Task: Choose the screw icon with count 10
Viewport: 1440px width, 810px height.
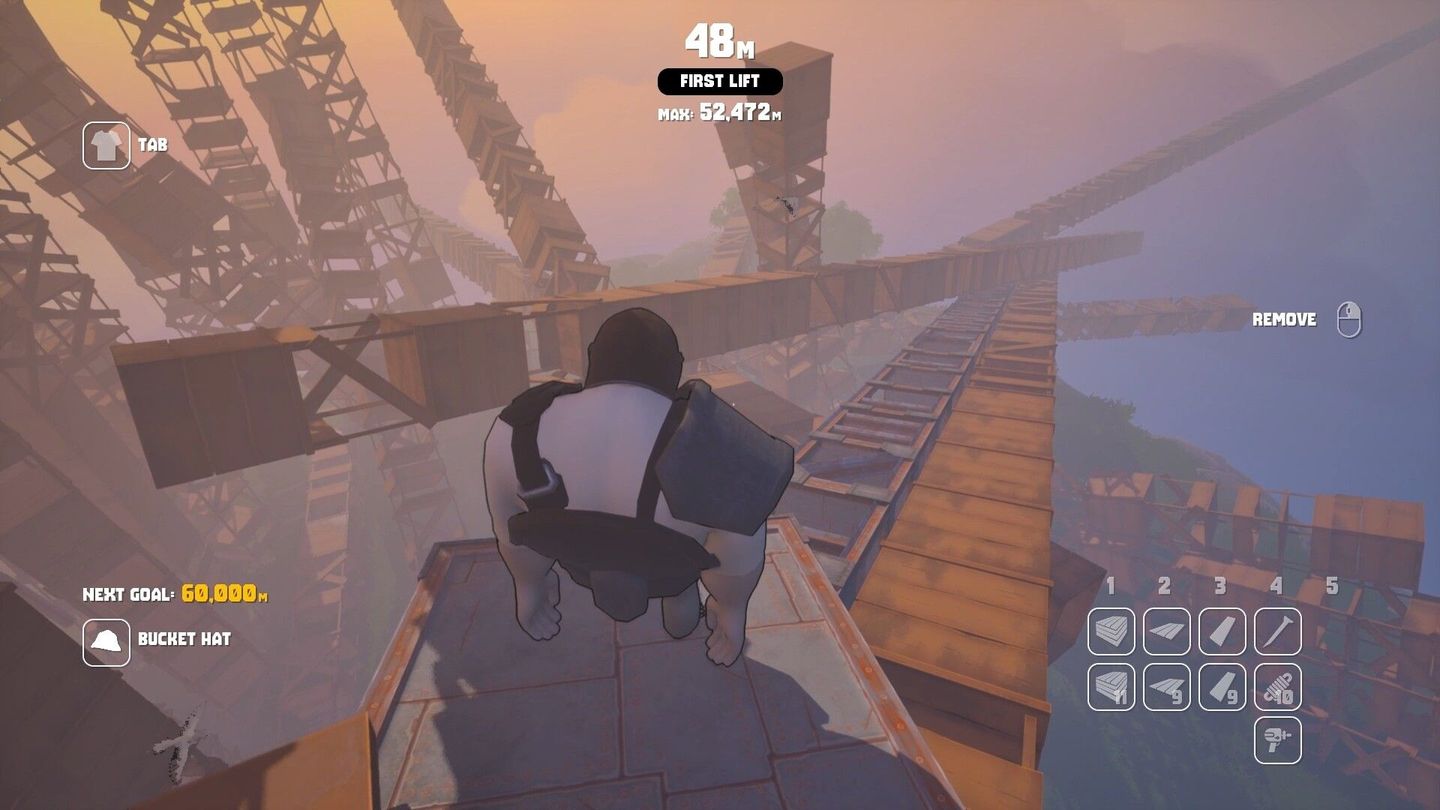Action: 1277,686
